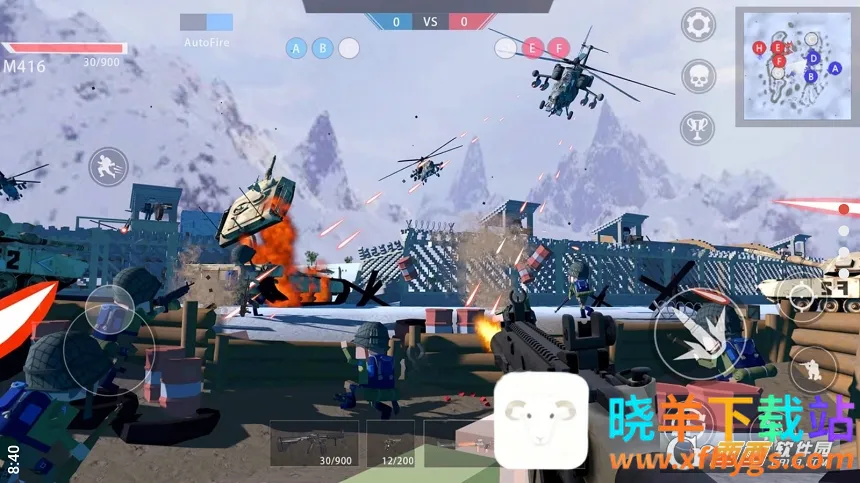
Task: Open the settings gear menu
Action: (x=698, y=24)
